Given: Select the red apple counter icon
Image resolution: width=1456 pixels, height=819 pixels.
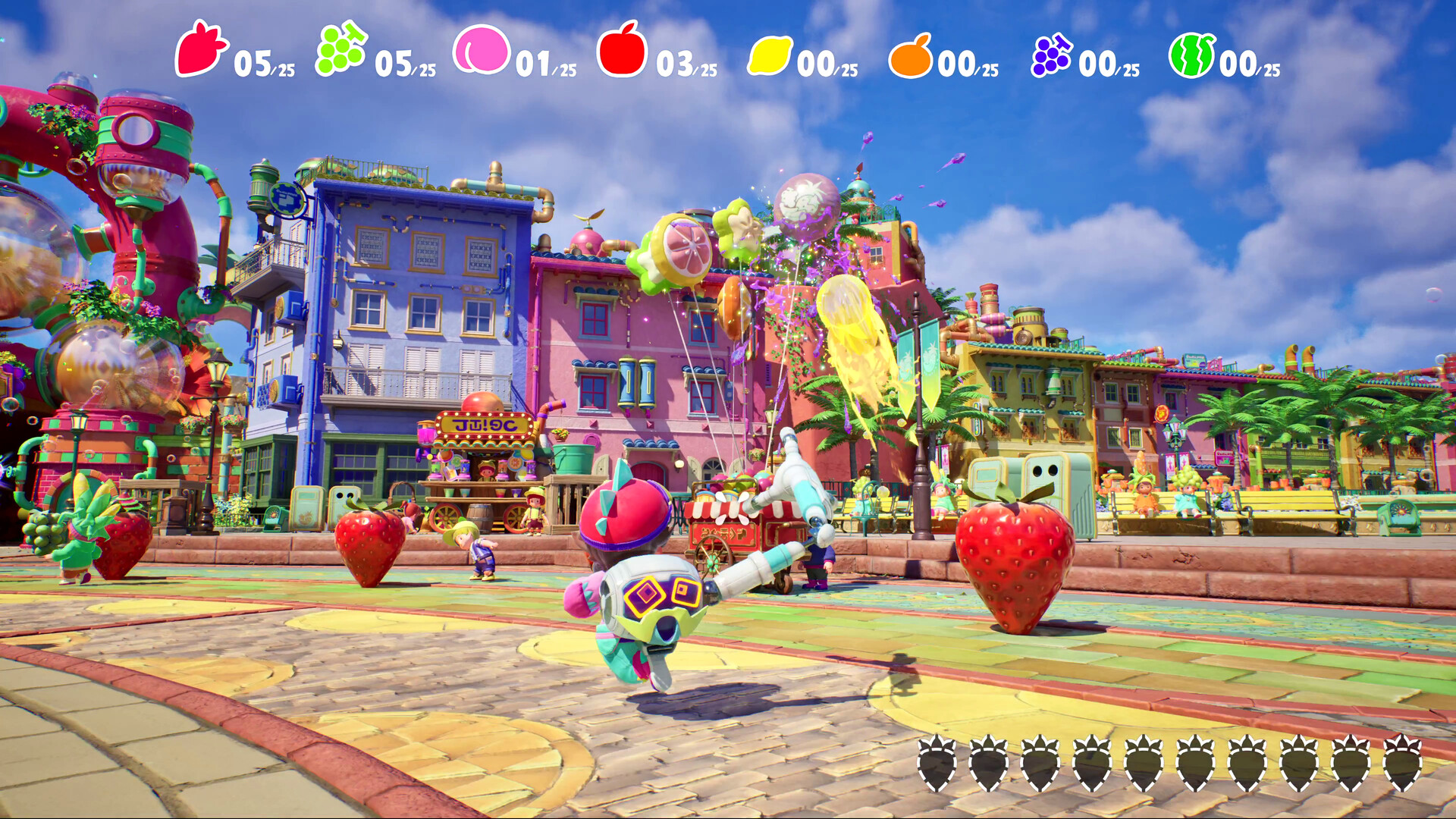Looking at the screenshot, I should point(620,55).
